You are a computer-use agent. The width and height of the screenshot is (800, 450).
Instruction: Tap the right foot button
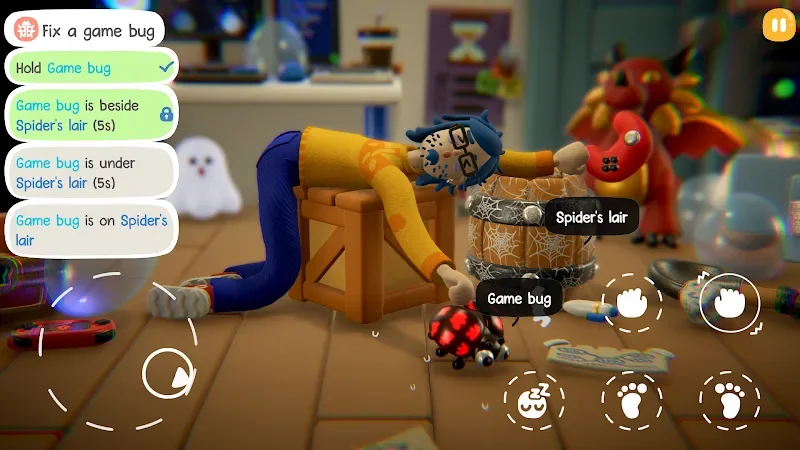coord(730,401)
